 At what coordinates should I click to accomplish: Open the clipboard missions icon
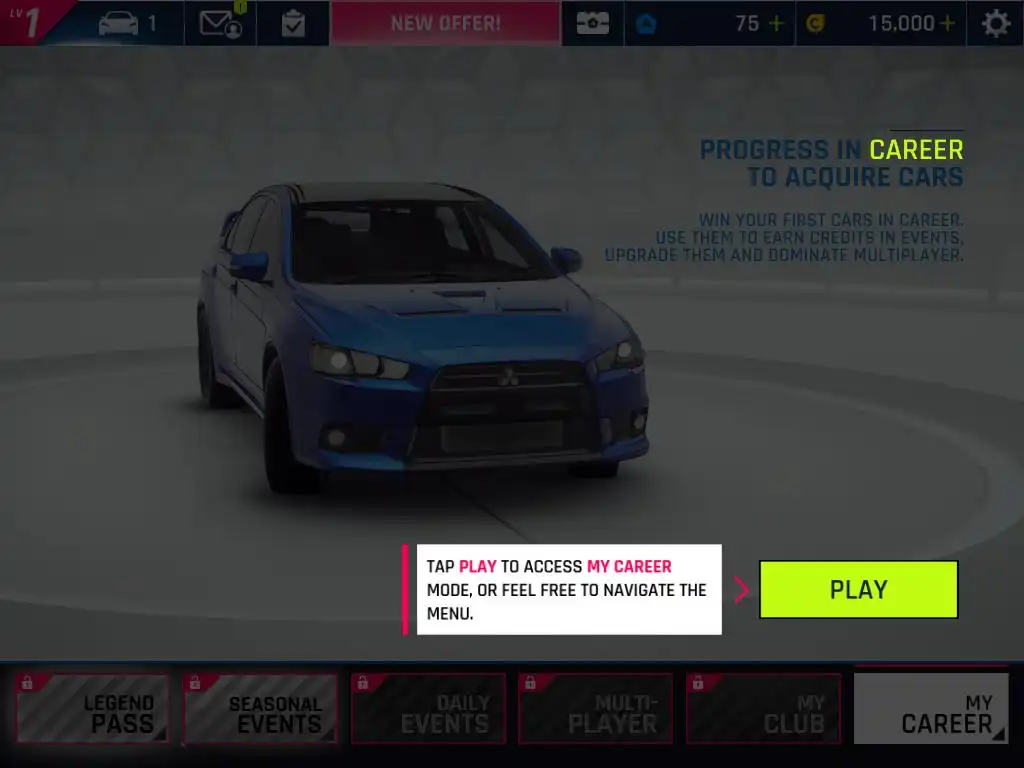point(293,23)
